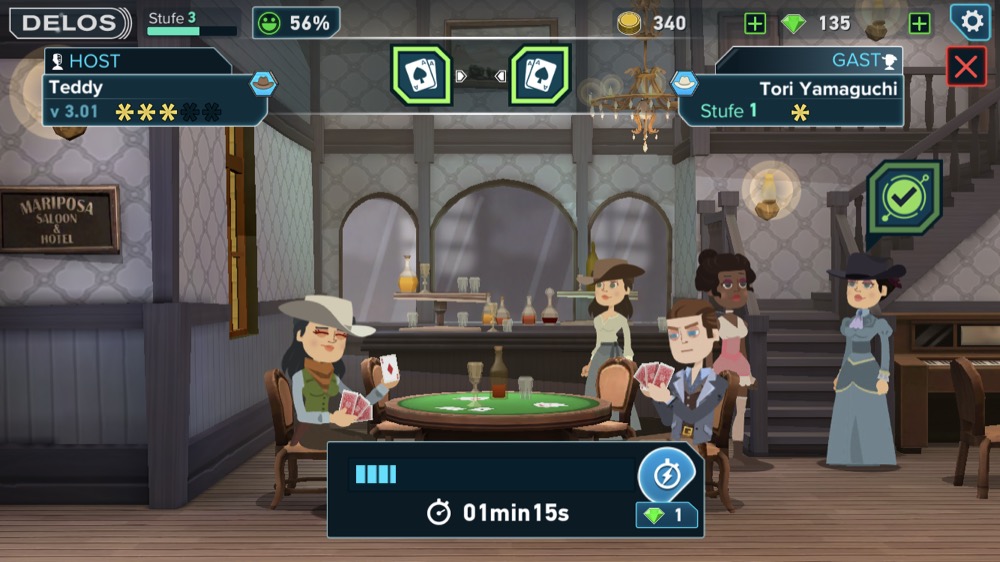The height and width of the screenshot is (562, 1000).
Task: Add more coins with the plus button
Action: [x=755, y=23]
